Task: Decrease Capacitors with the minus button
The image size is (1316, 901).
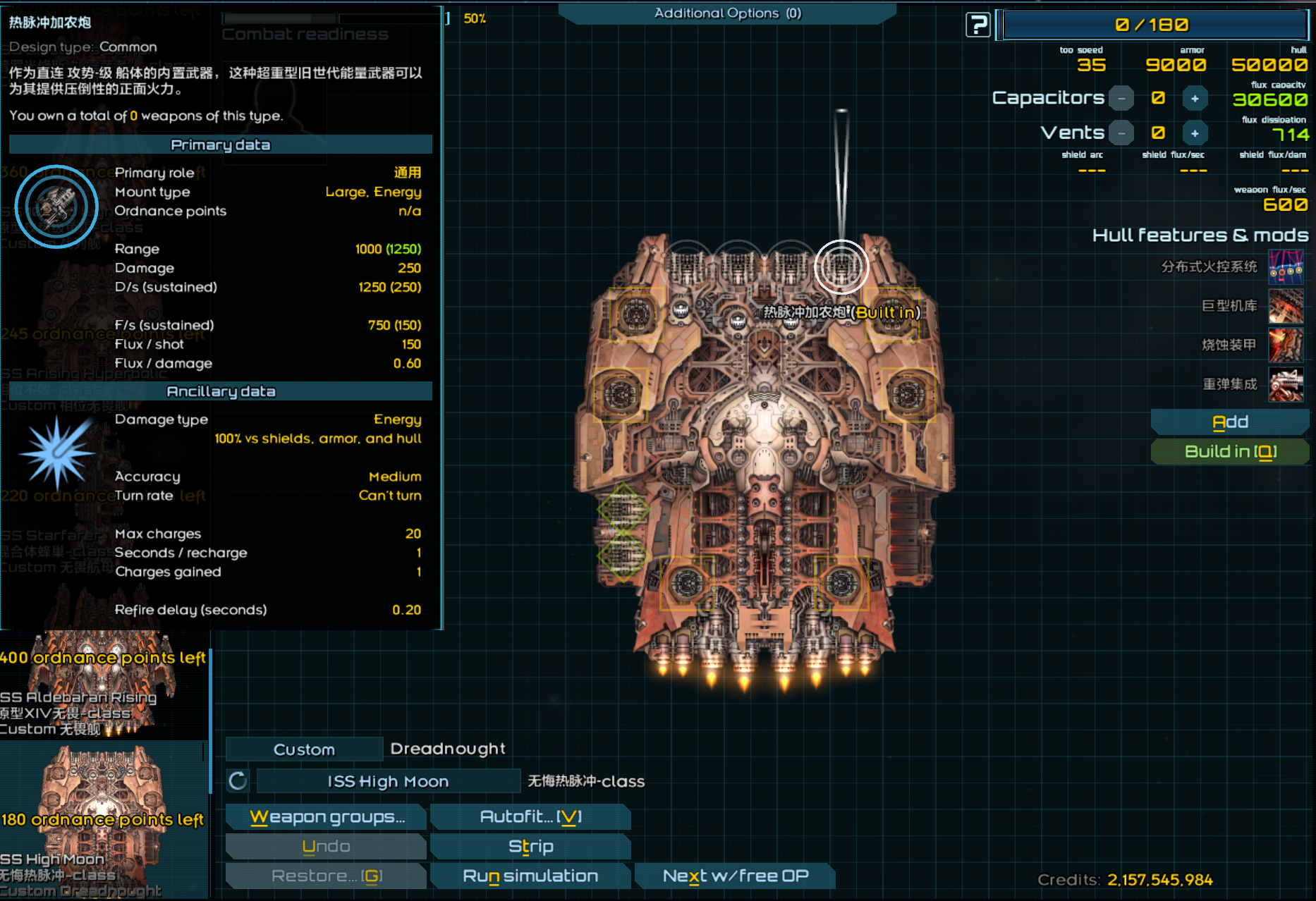Action: click(x=1121, y=99)
